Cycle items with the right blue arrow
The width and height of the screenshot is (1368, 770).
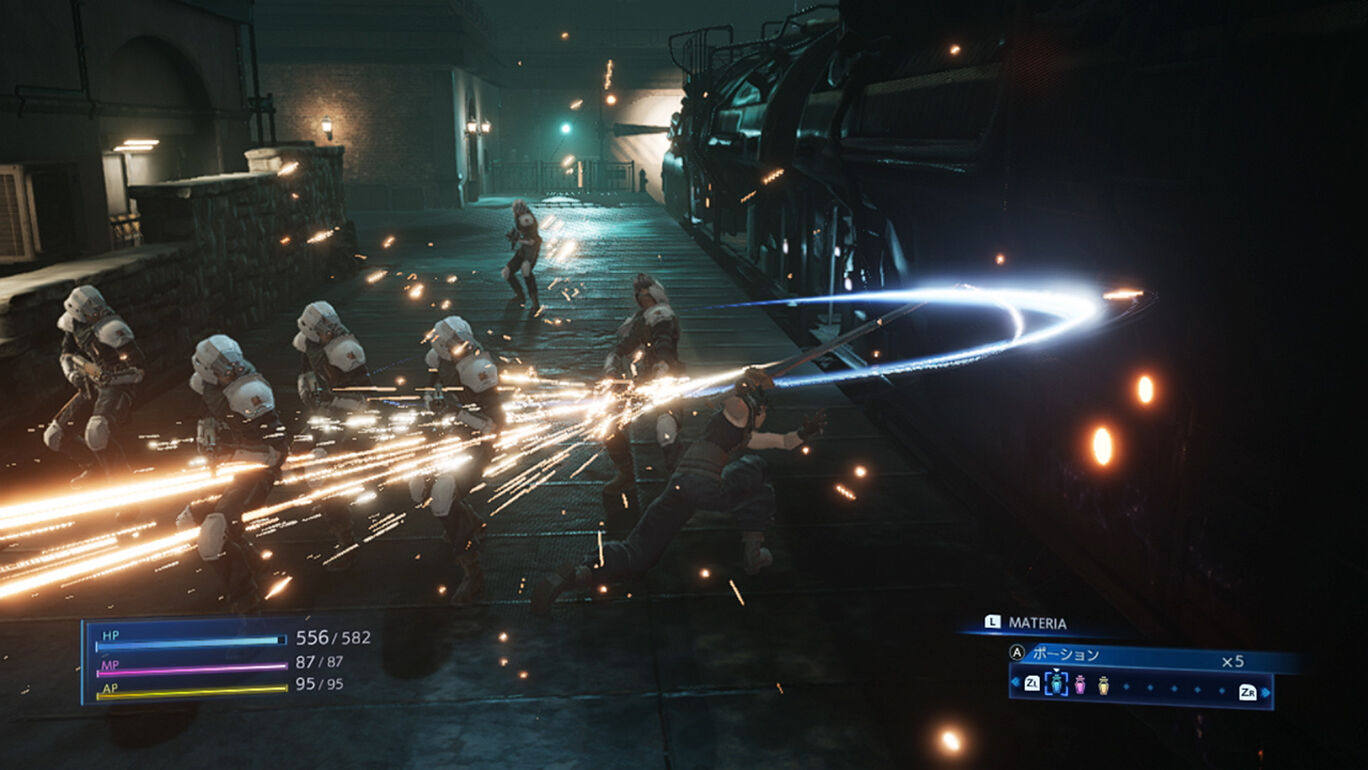(x=1265, y=691)
